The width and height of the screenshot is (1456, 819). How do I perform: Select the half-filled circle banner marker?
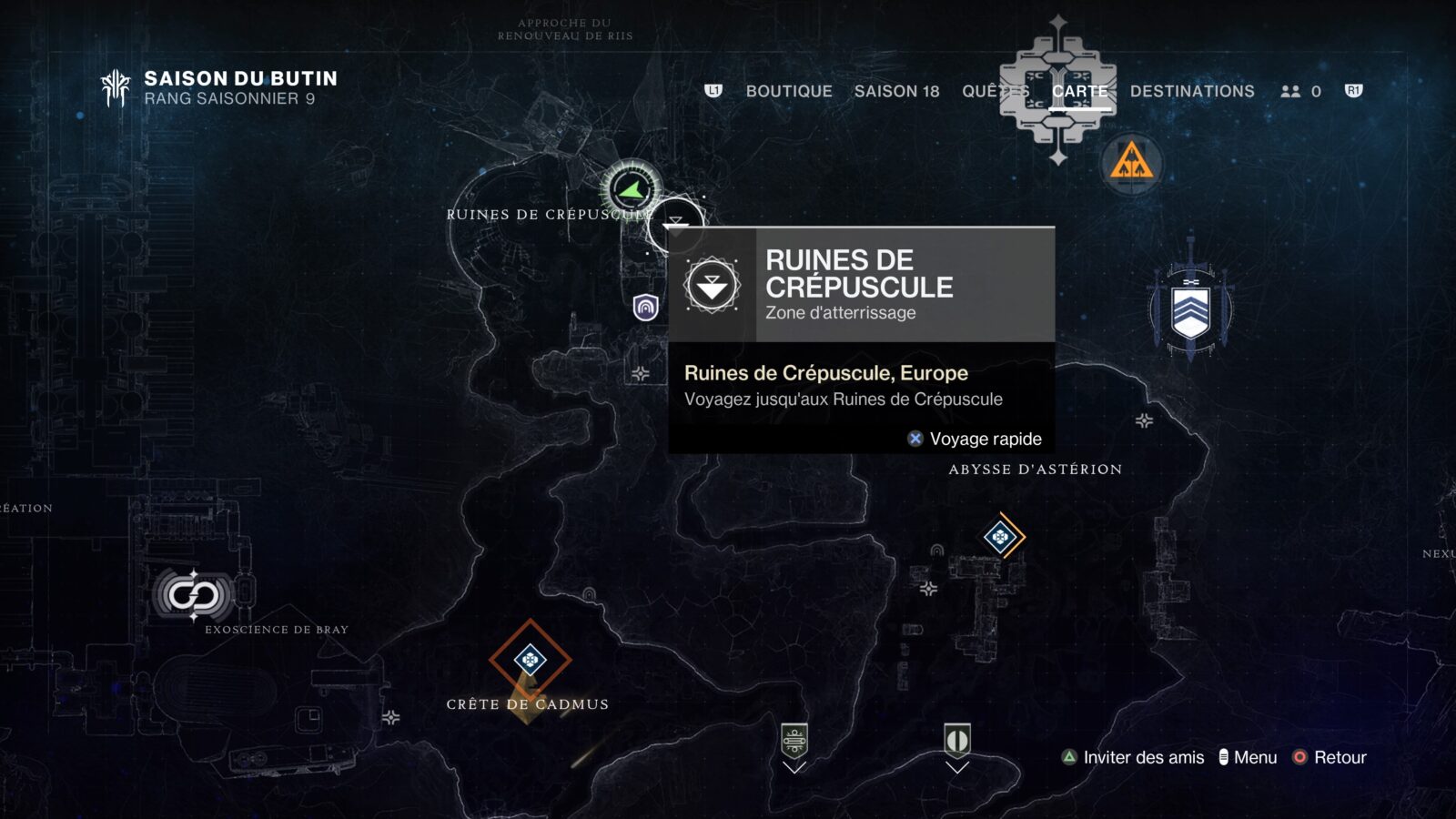[x=957, y=741]
